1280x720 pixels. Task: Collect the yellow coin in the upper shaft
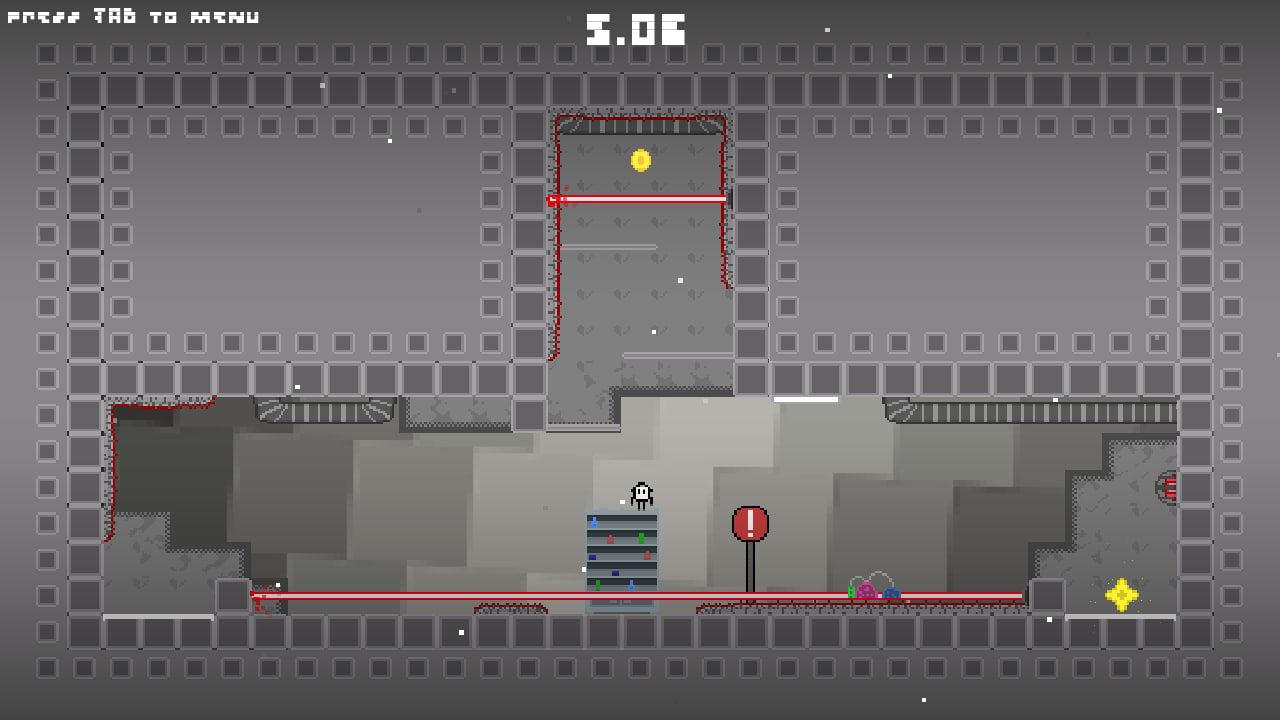click(641, 162)
